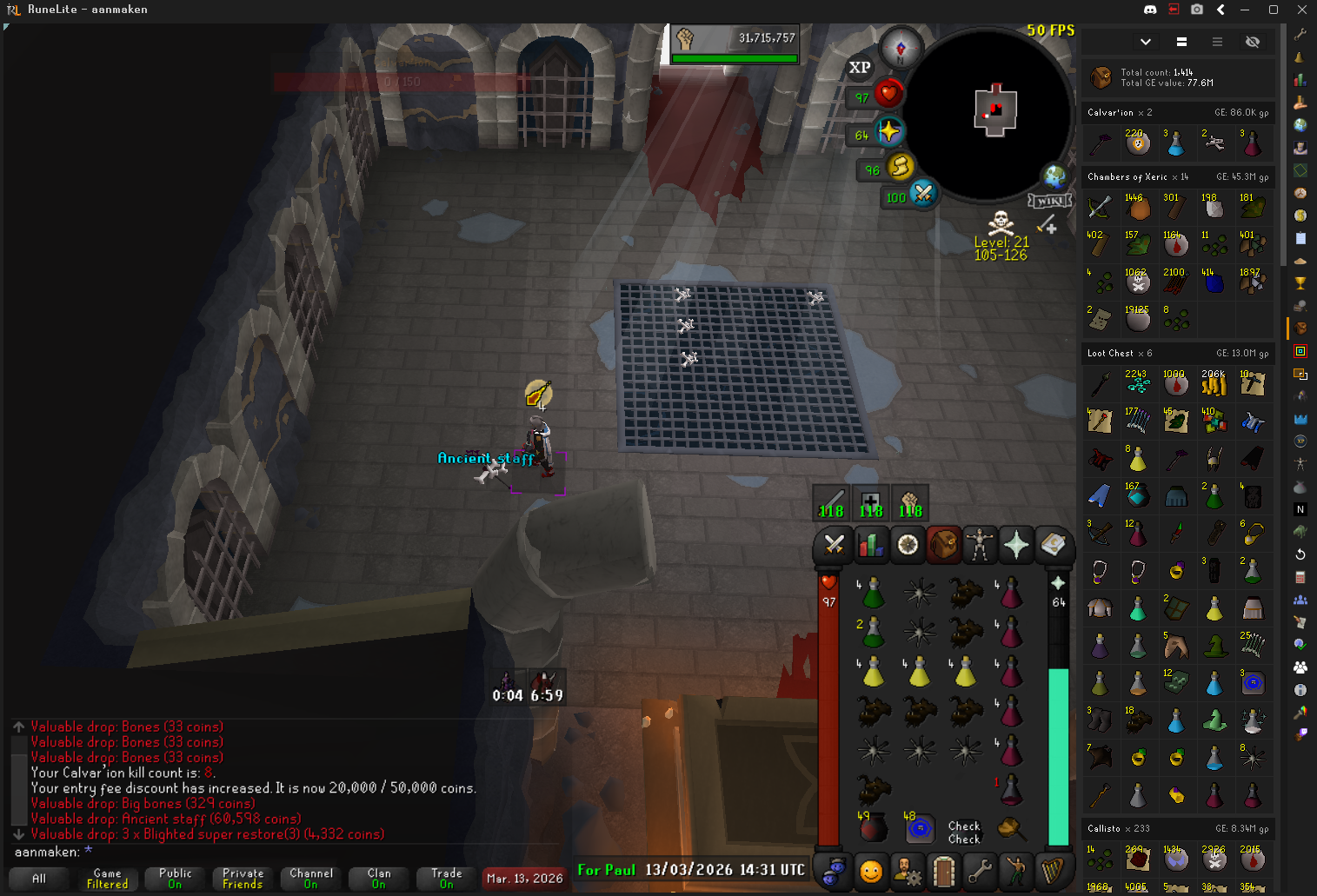Screen dimensions: 1317x896
Task: Open the Settings wrench tab
Action: click(980, 870)
